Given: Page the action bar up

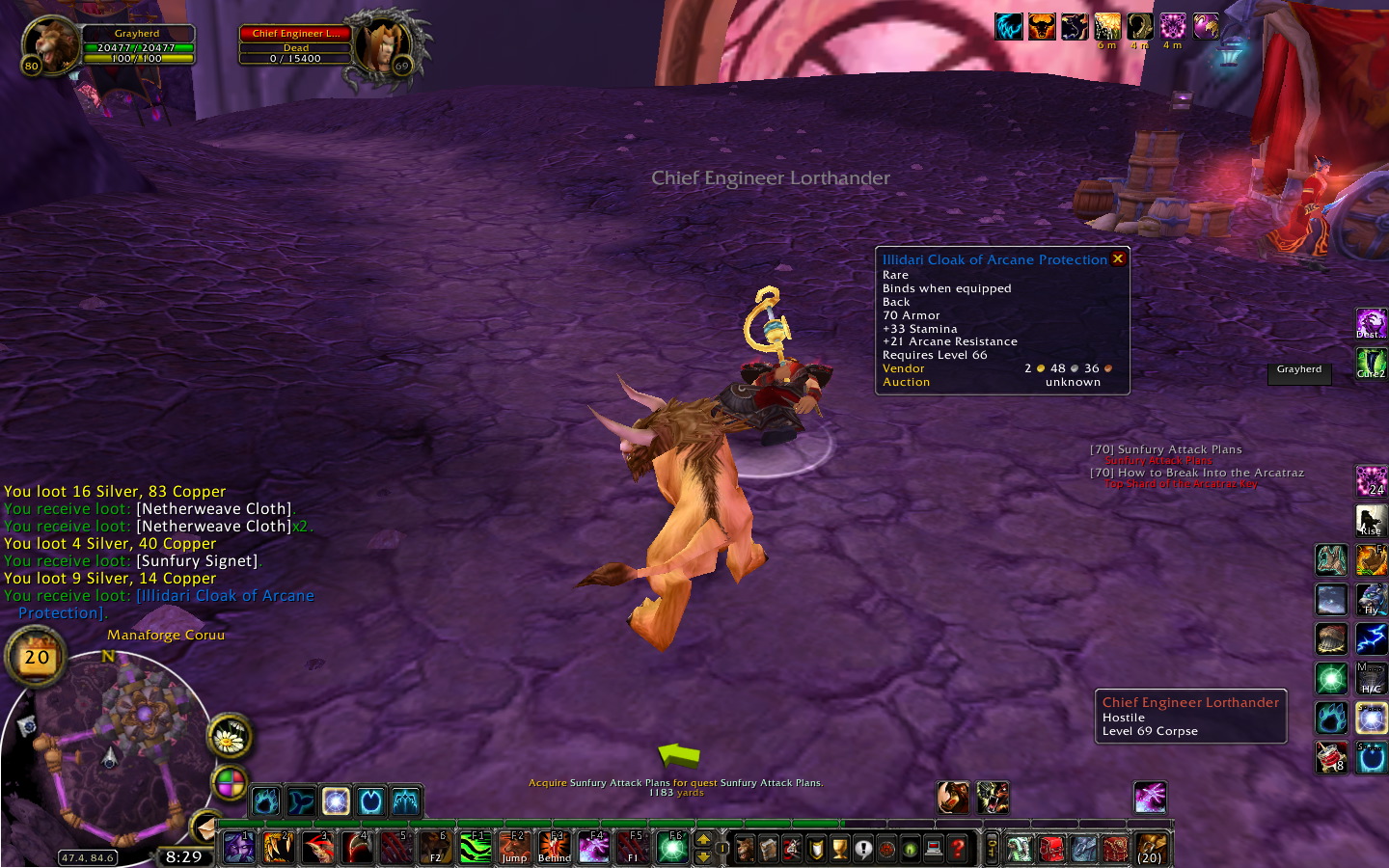Looking at the screenshot, I should click(703, 839).
